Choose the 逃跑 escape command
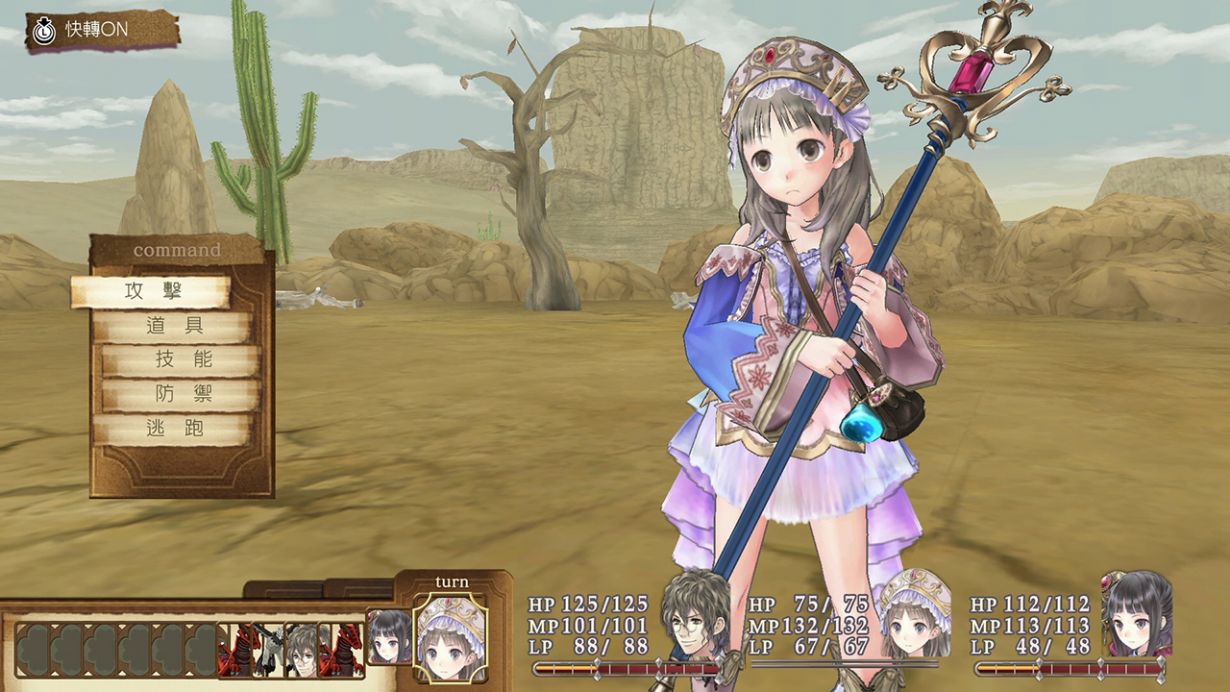The width and height of the screenshot is (1230, 692). click(172, 429)
